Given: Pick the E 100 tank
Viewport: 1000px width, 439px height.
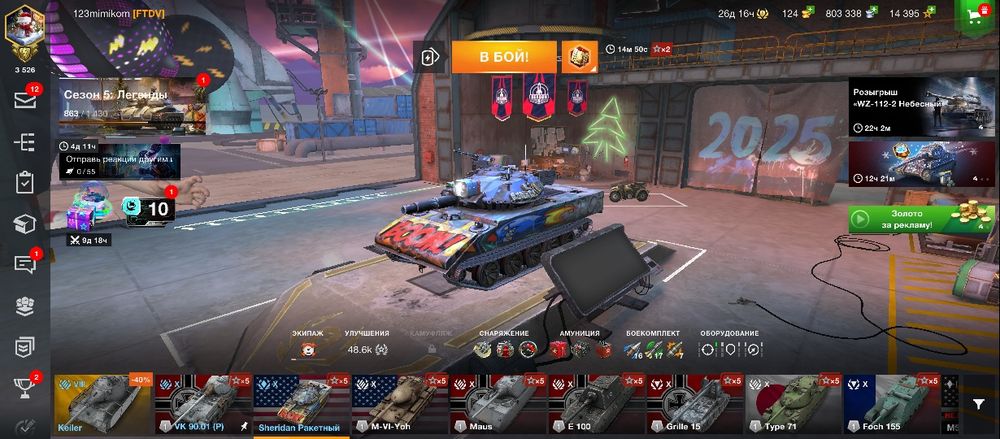Looking at the screenshot, I should click(x=596, y=406).
